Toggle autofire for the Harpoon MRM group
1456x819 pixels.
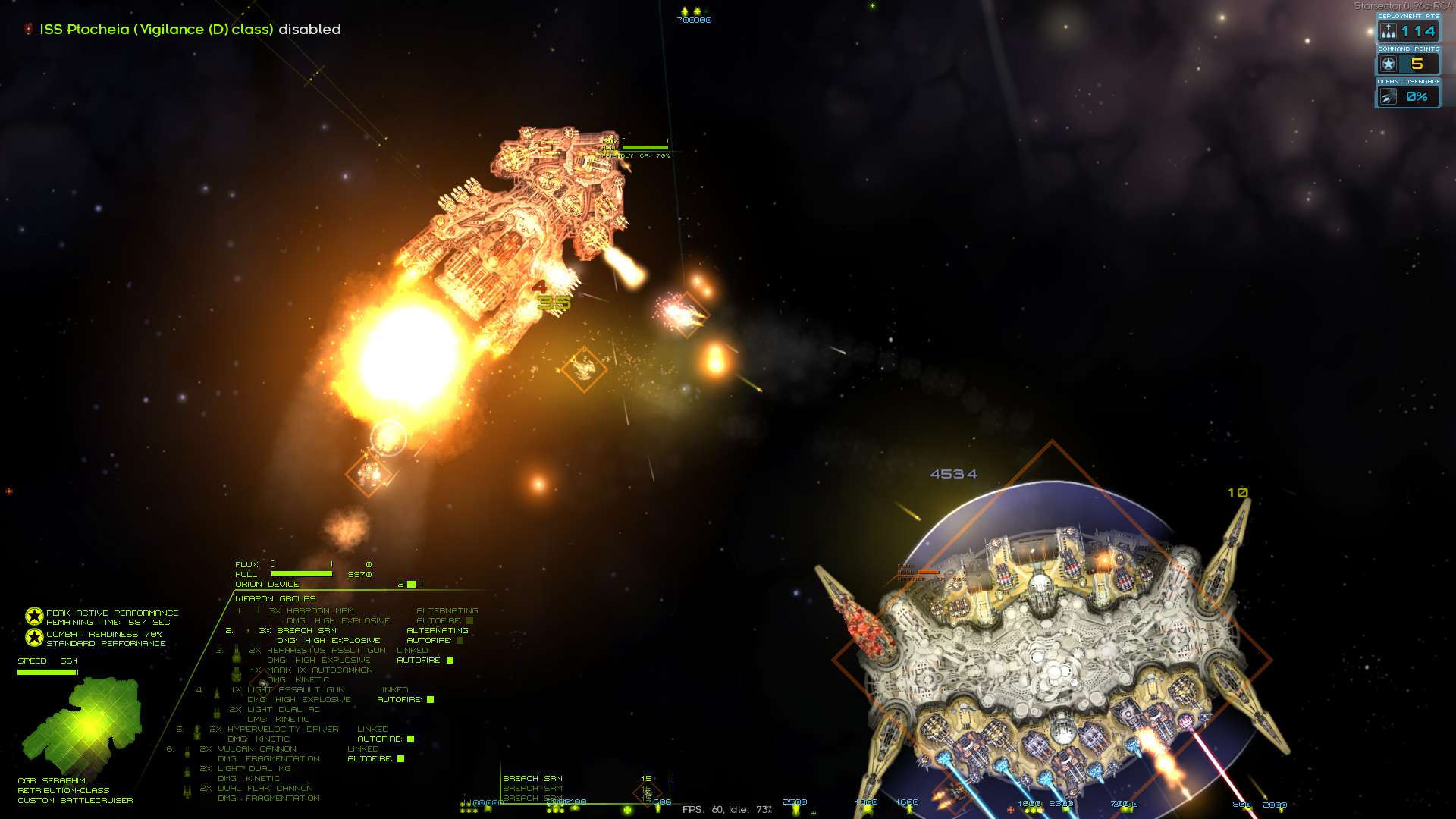[470, 621]
